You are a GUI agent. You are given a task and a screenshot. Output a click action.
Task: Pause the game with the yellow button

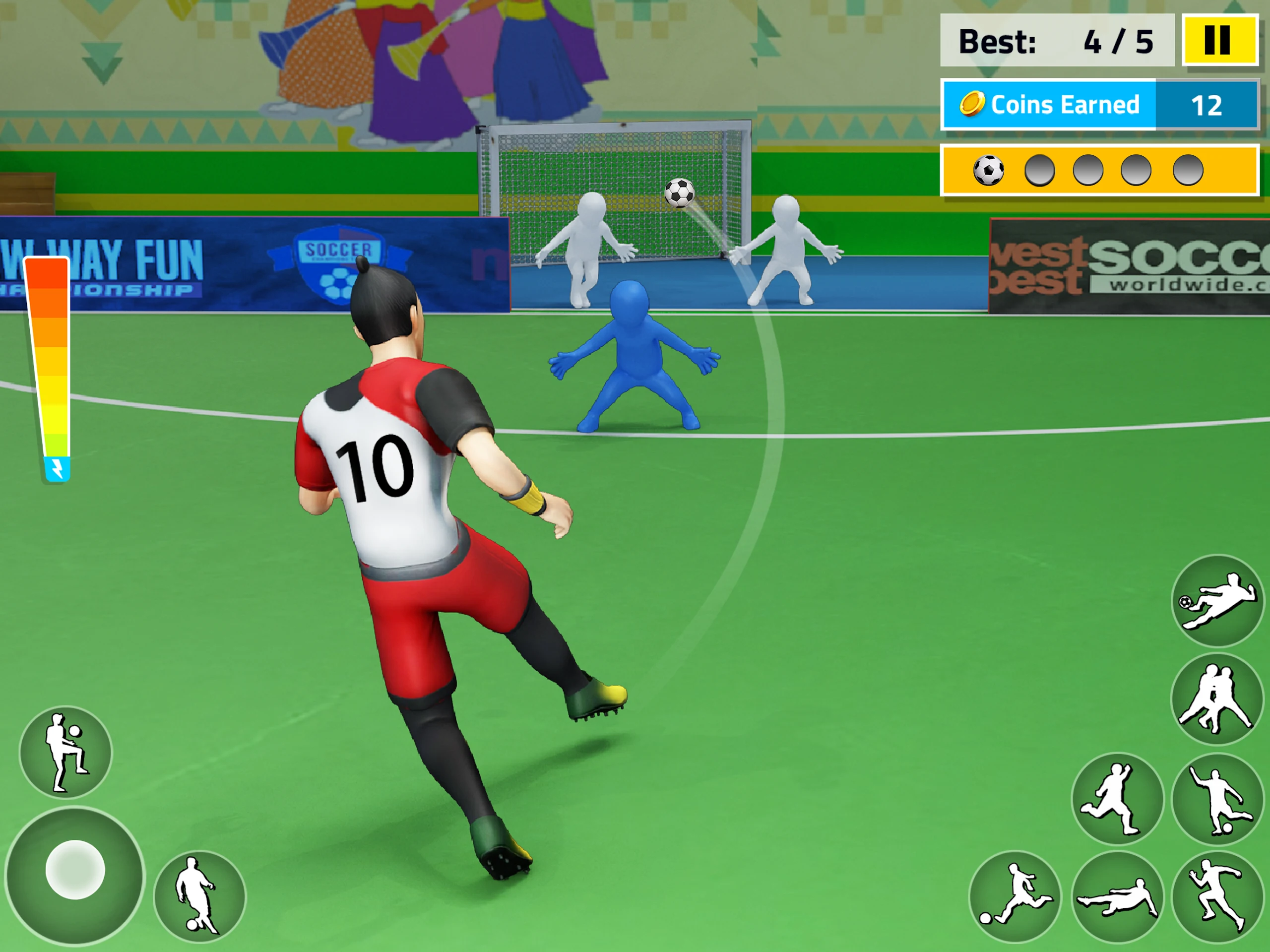(1219, 40)
